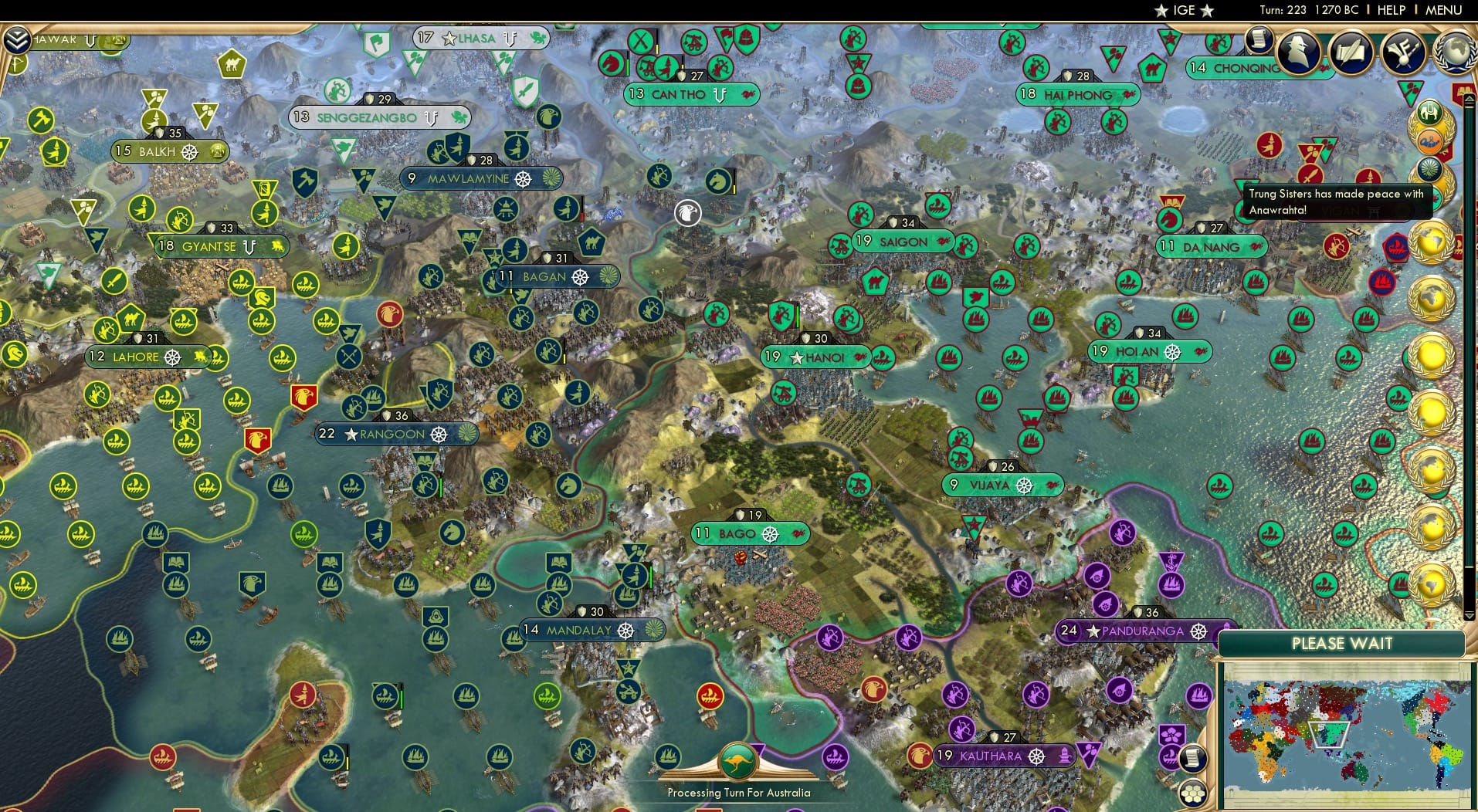Open the espionage overview spy icon
Image resolution: width=1478 pixels, height=812 pixels.
point(1298,52)
